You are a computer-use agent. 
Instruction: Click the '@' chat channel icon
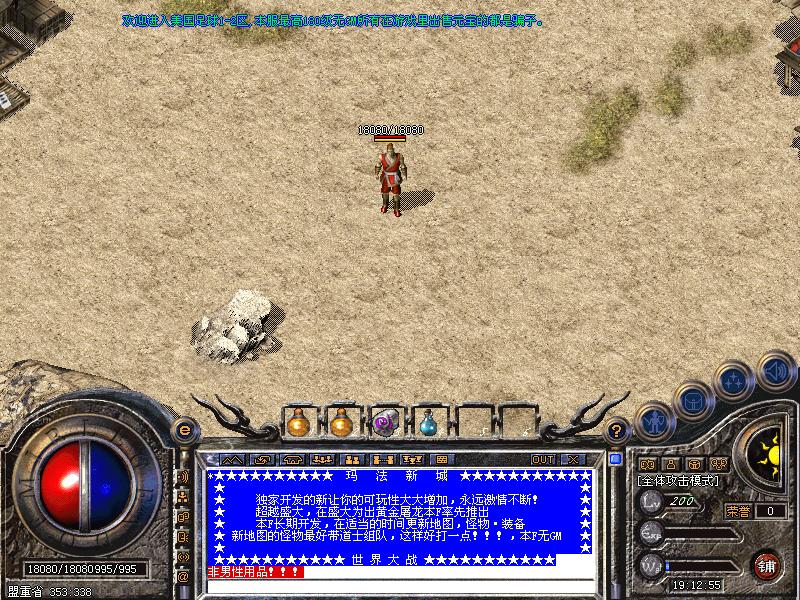click(x=183, y=577)
